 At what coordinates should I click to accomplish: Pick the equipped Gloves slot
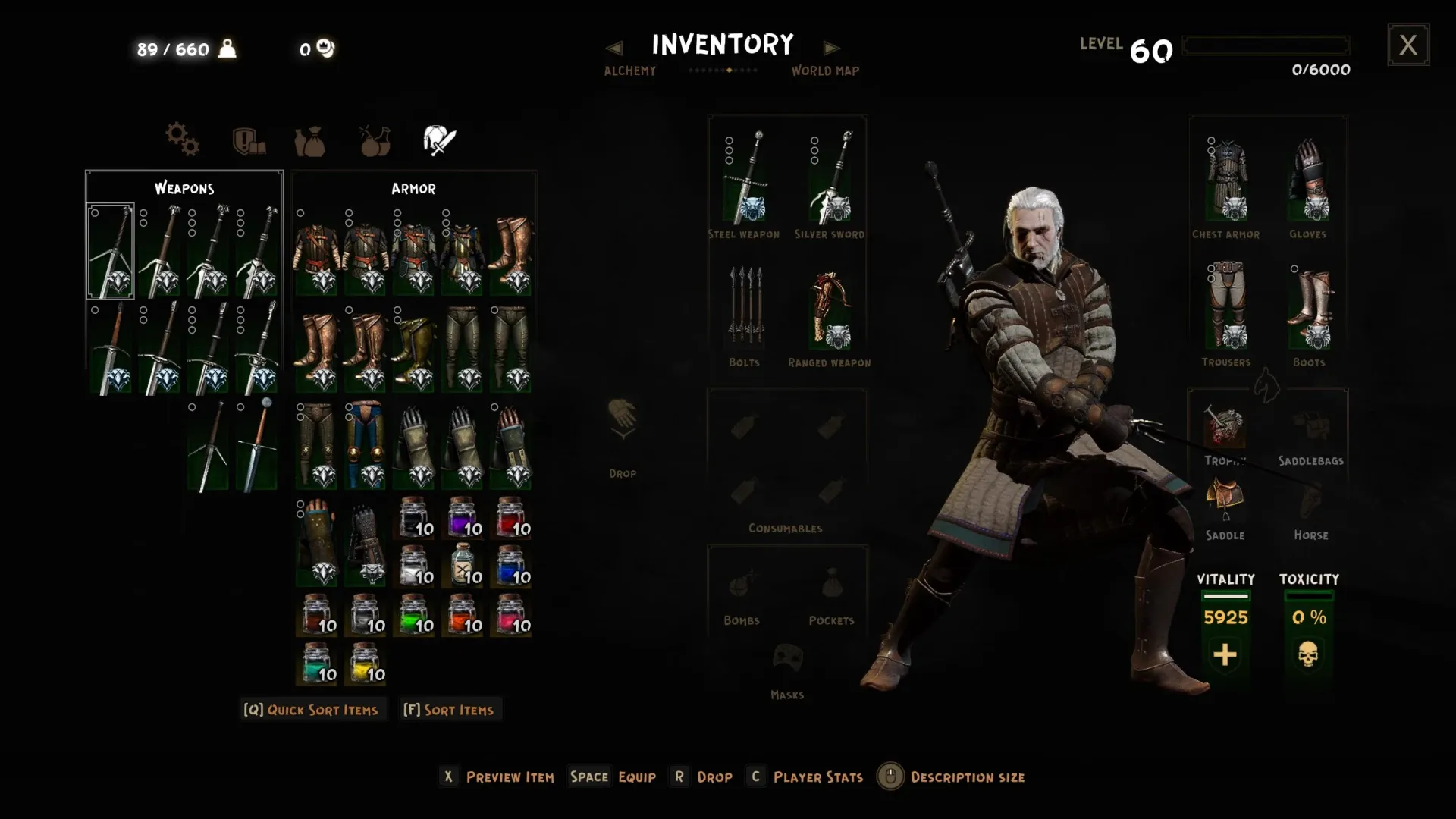(1309, 180)
